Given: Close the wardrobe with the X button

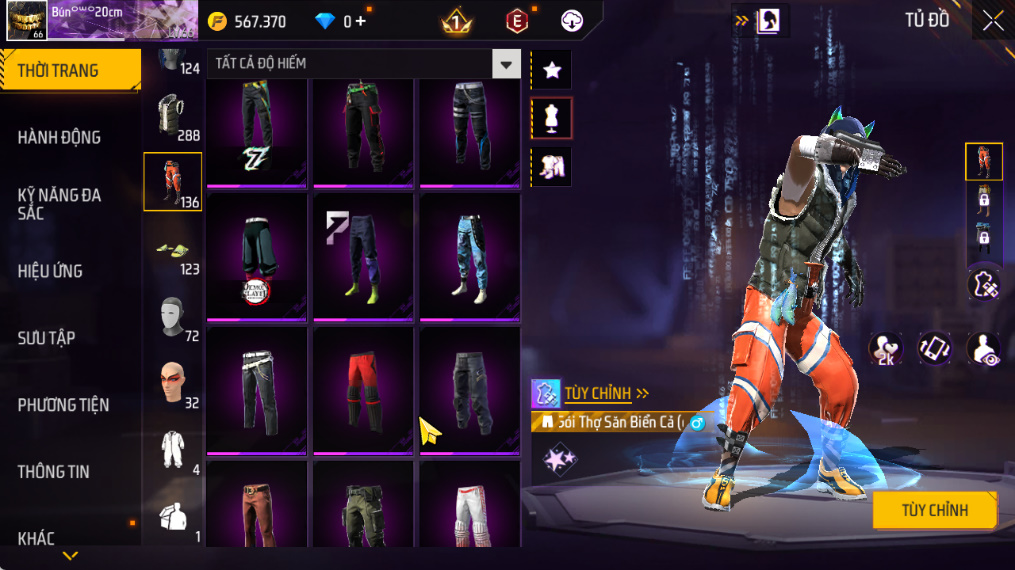Looking at the screenshot, I should coord(992,21).
